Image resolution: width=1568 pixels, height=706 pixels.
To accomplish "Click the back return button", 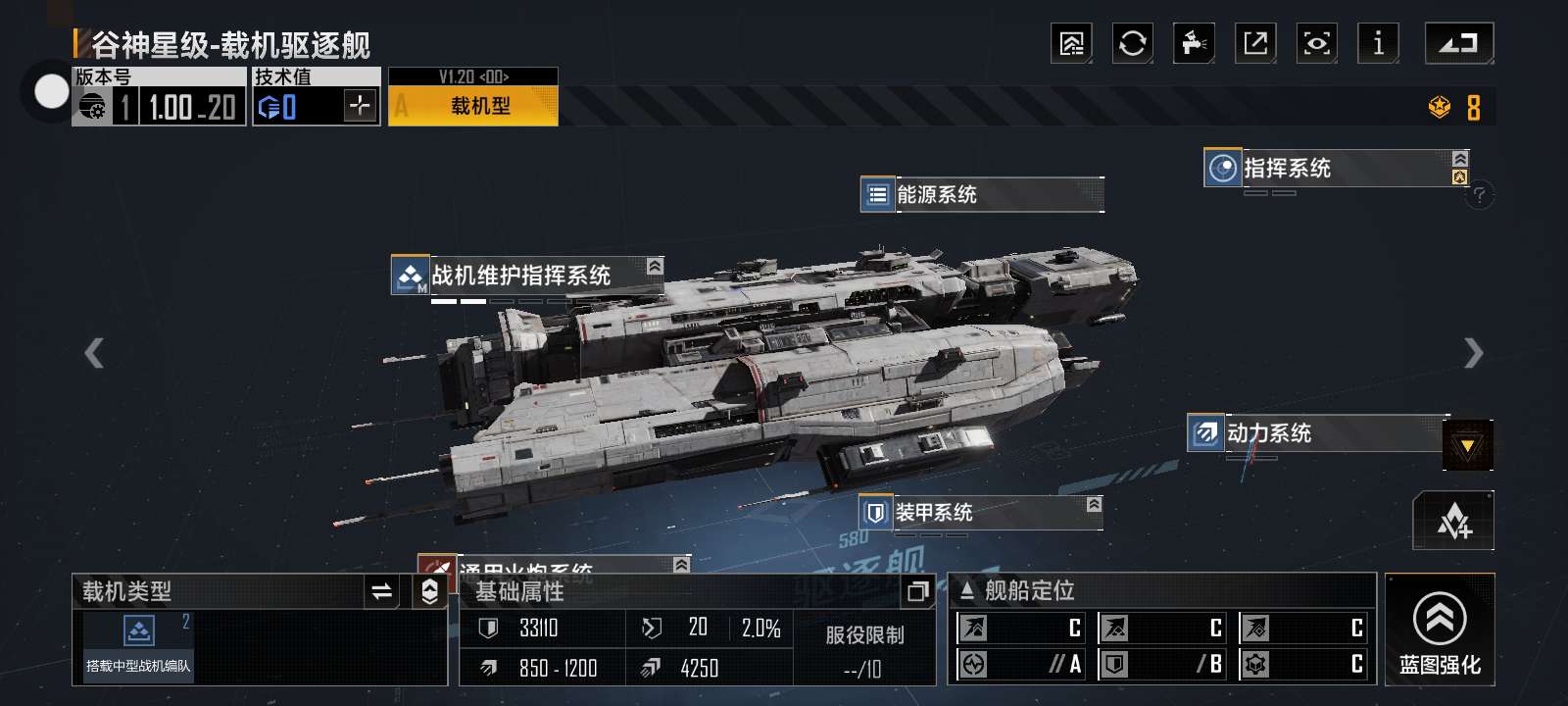I will tap(1458, 43).
